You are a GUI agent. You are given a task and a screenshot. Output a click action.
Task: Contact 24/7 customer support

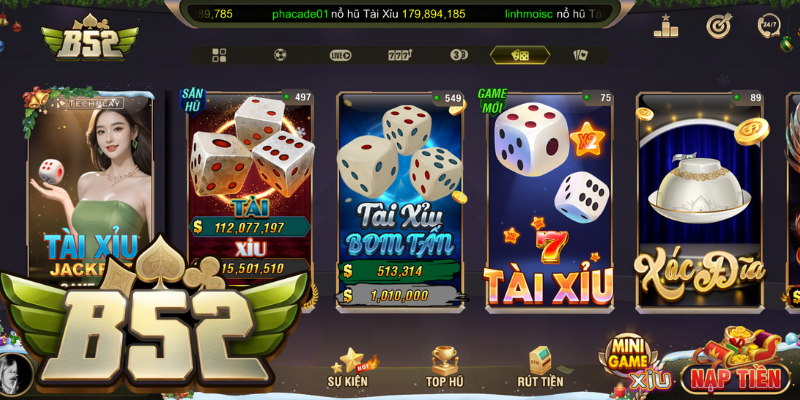point(769,26)
